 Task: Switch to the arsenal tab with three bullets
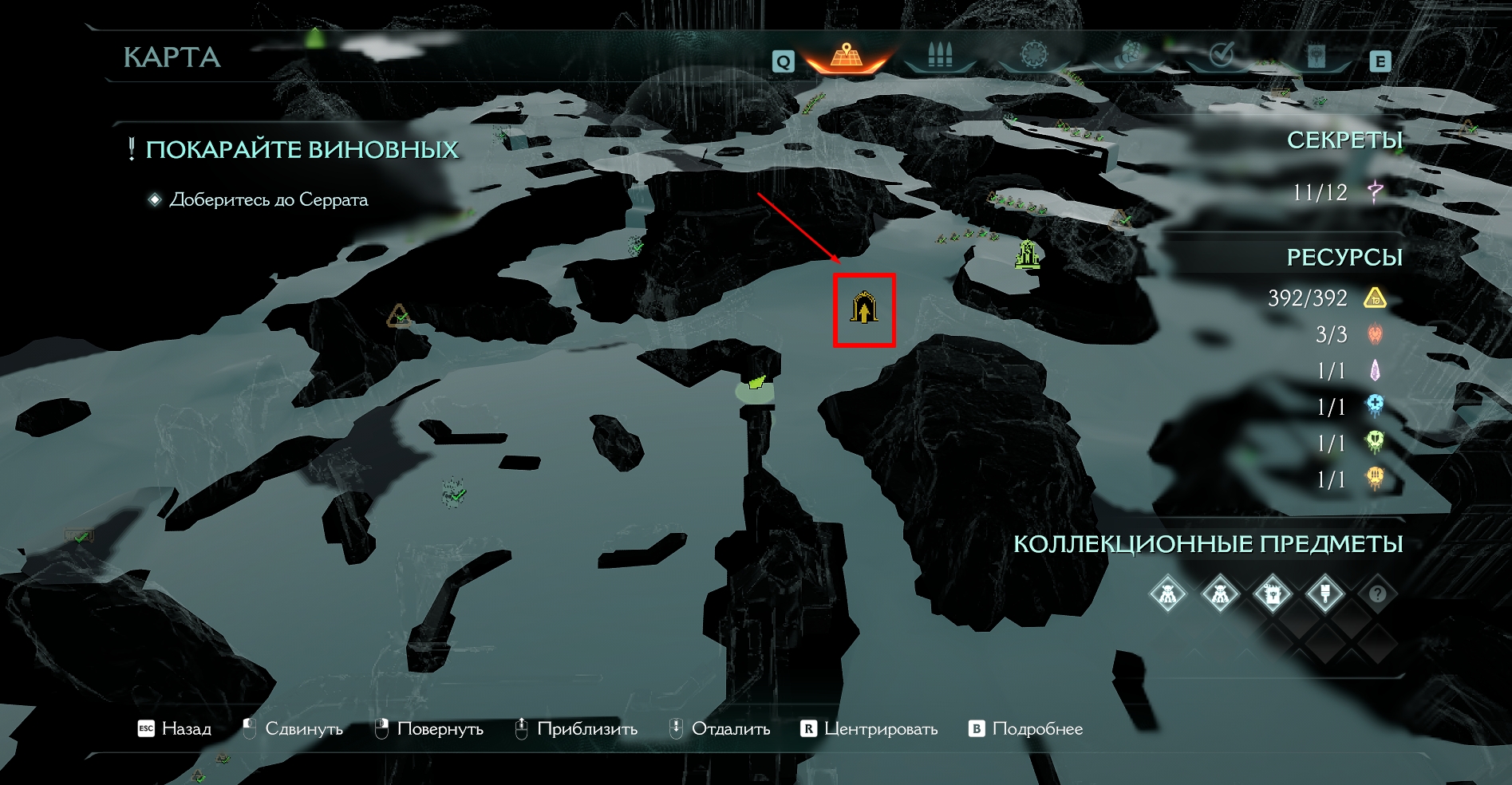click(940, 57)
